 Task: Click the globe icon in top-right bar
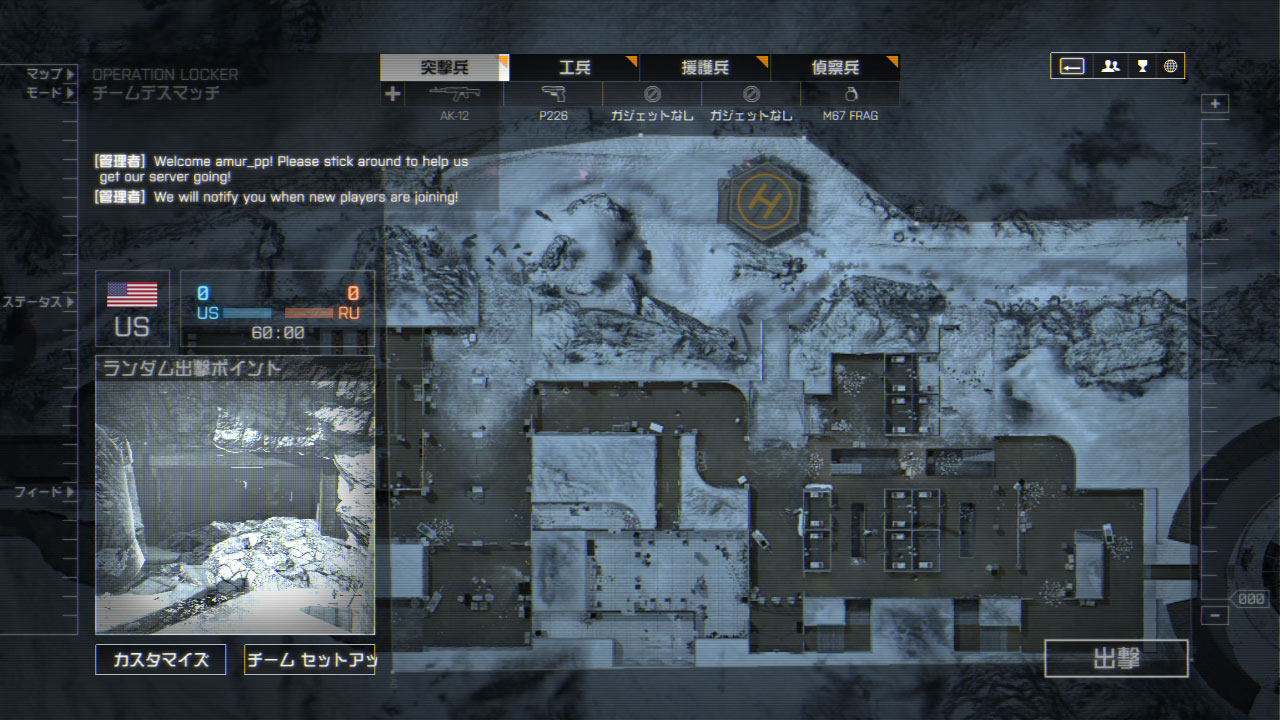pyautogui.click(x=1171, y=67)
